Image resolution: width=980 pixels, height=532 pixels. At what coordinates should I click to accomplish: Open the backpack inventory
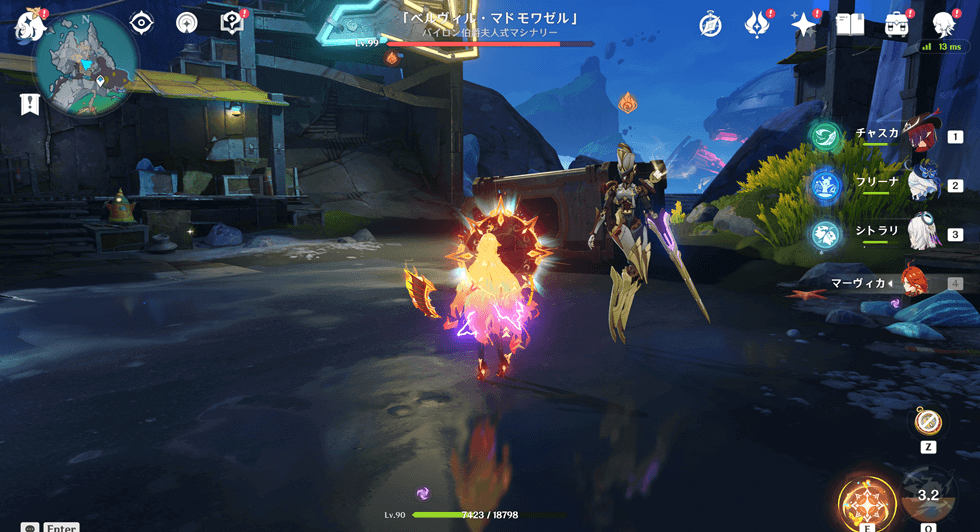[896, 24]
